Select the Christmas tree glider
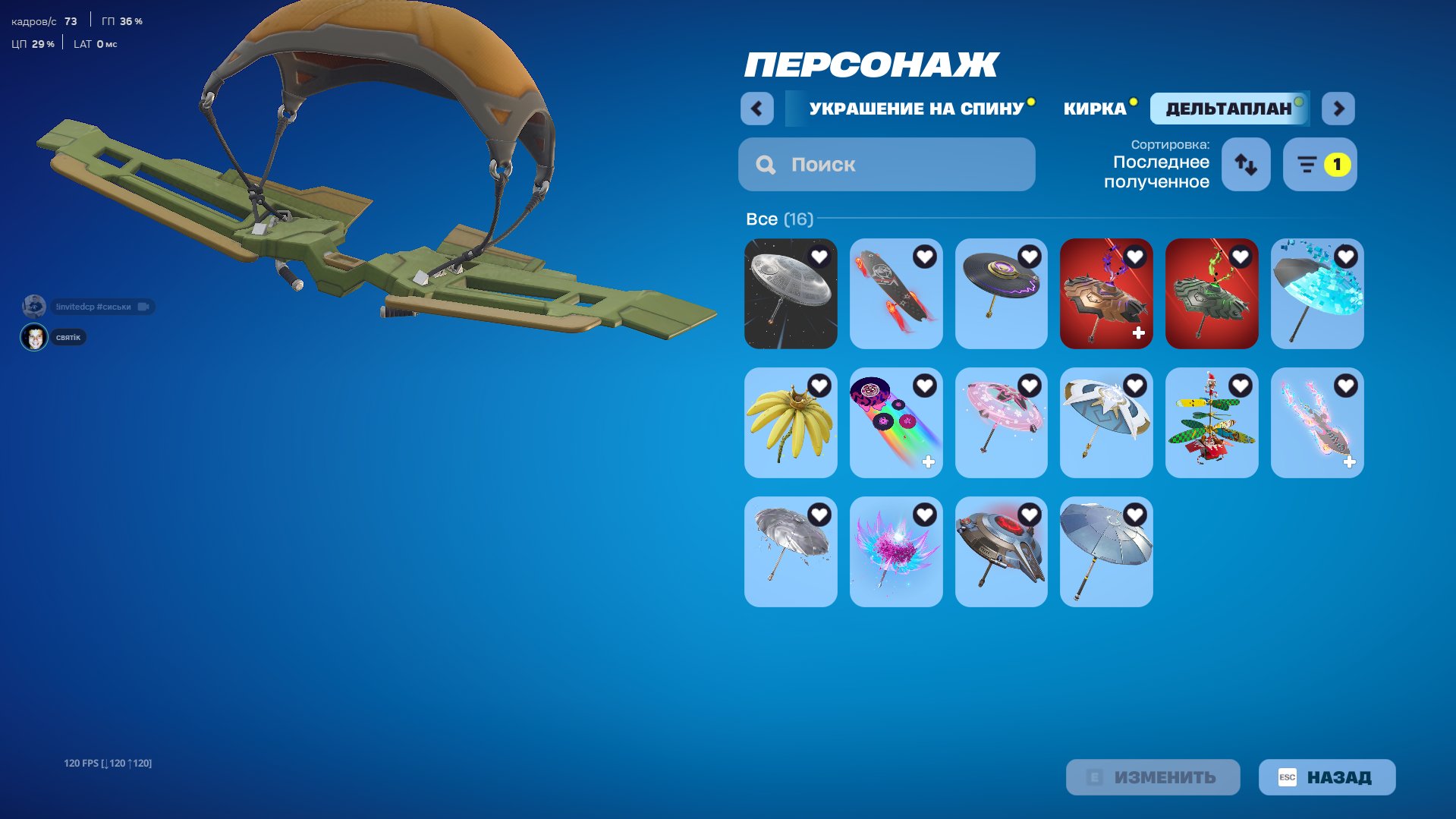This screenshot has height=819, width=1456. [1212, 423]
